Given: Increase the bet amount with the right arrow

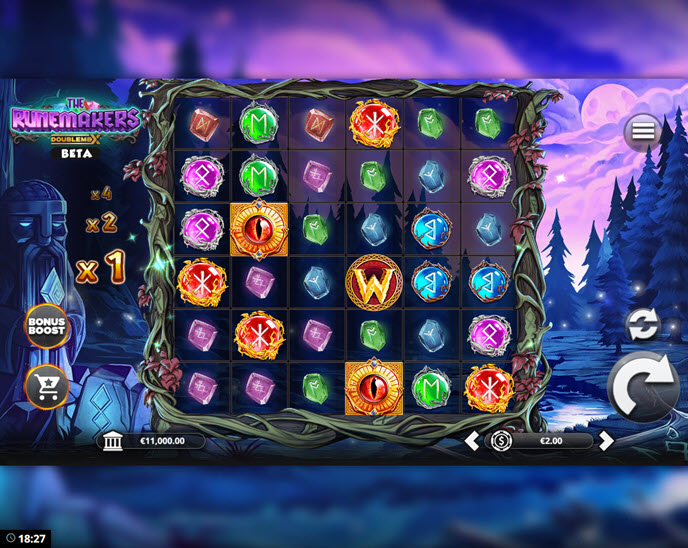Looking at the screenshot, I should (605, 441).
